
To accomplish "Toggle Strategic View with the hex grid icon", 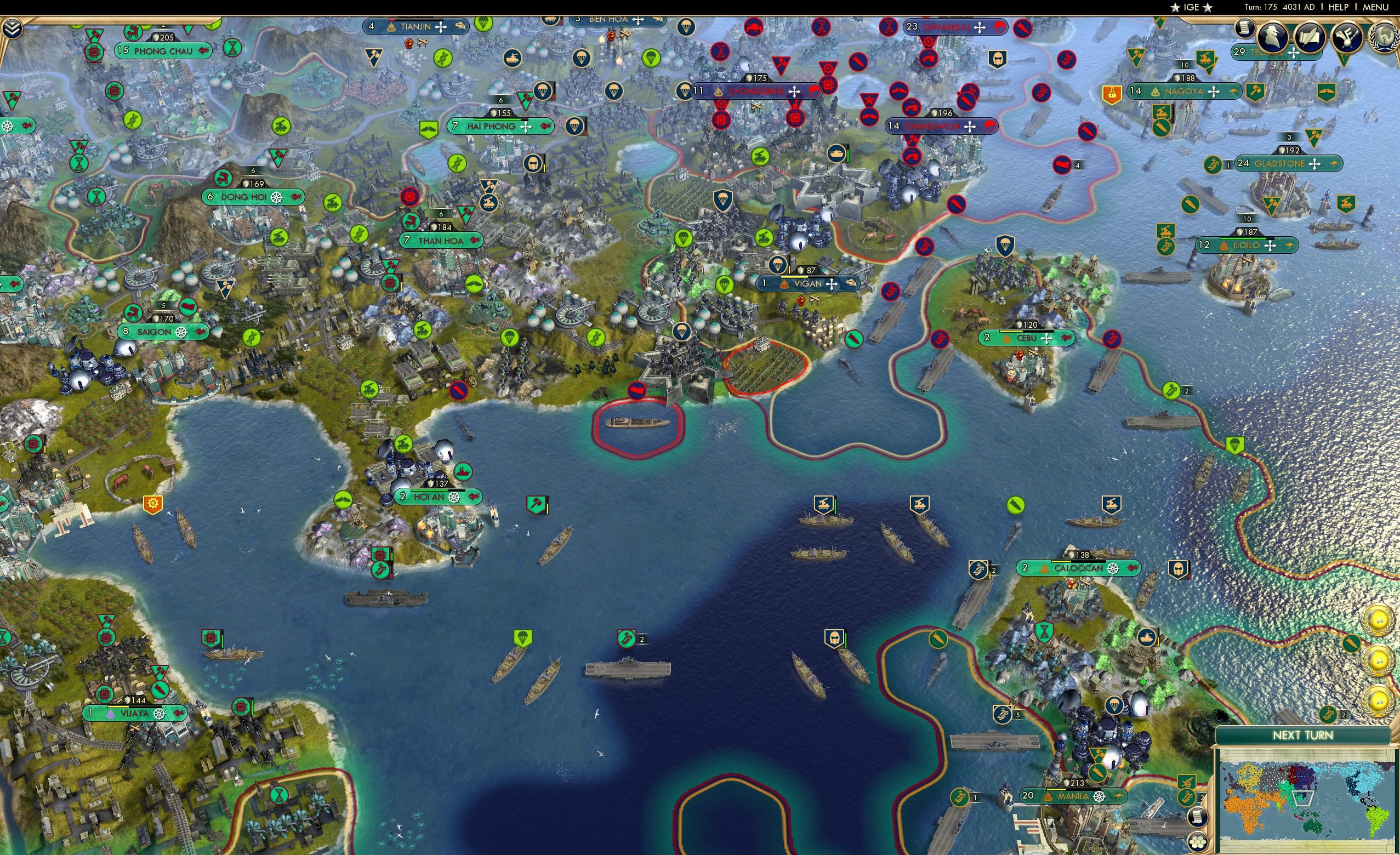I will click(x=1198, y=842).
